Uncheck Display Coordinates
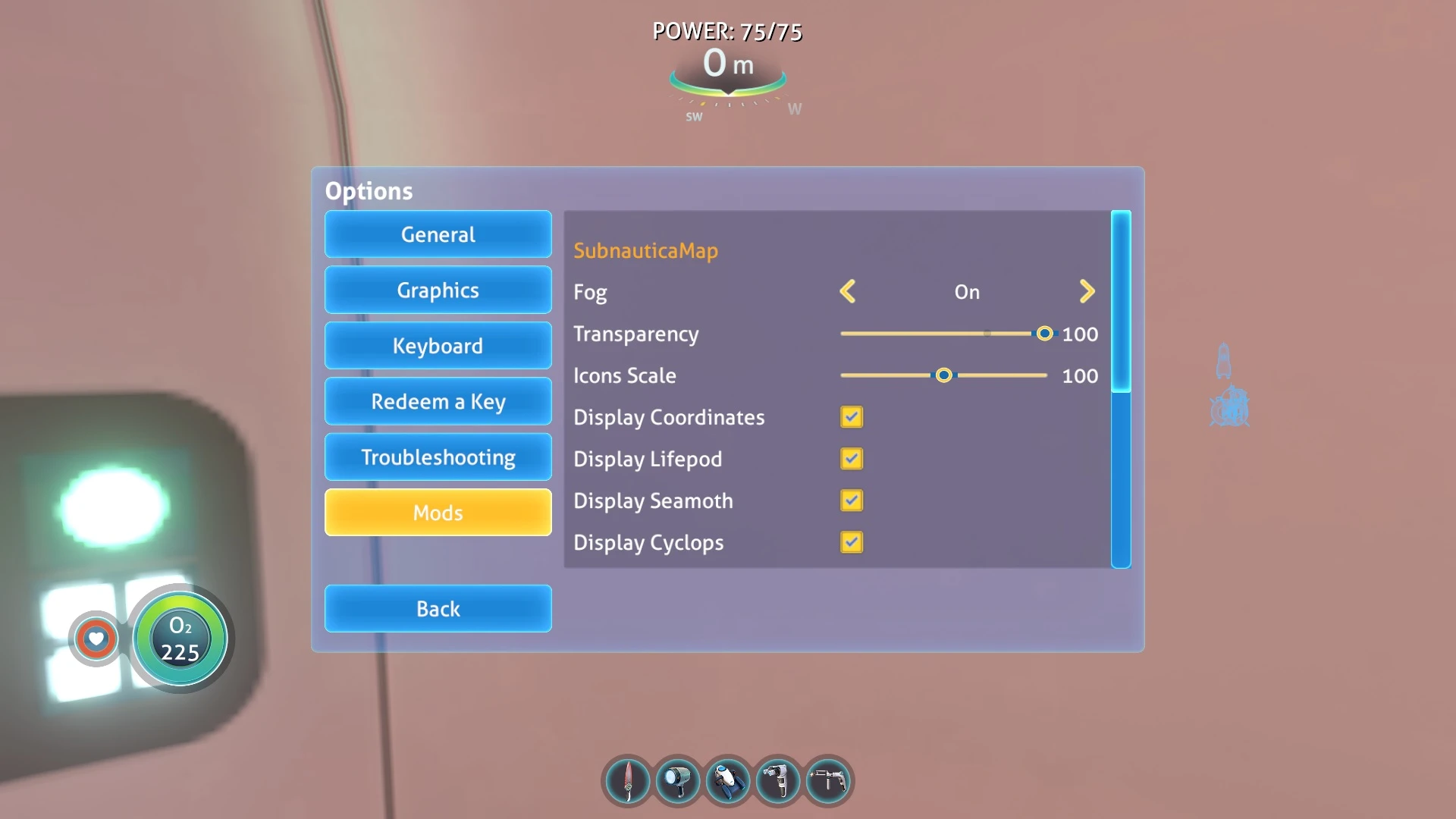The image size is (1456, 819). [852, 417]
